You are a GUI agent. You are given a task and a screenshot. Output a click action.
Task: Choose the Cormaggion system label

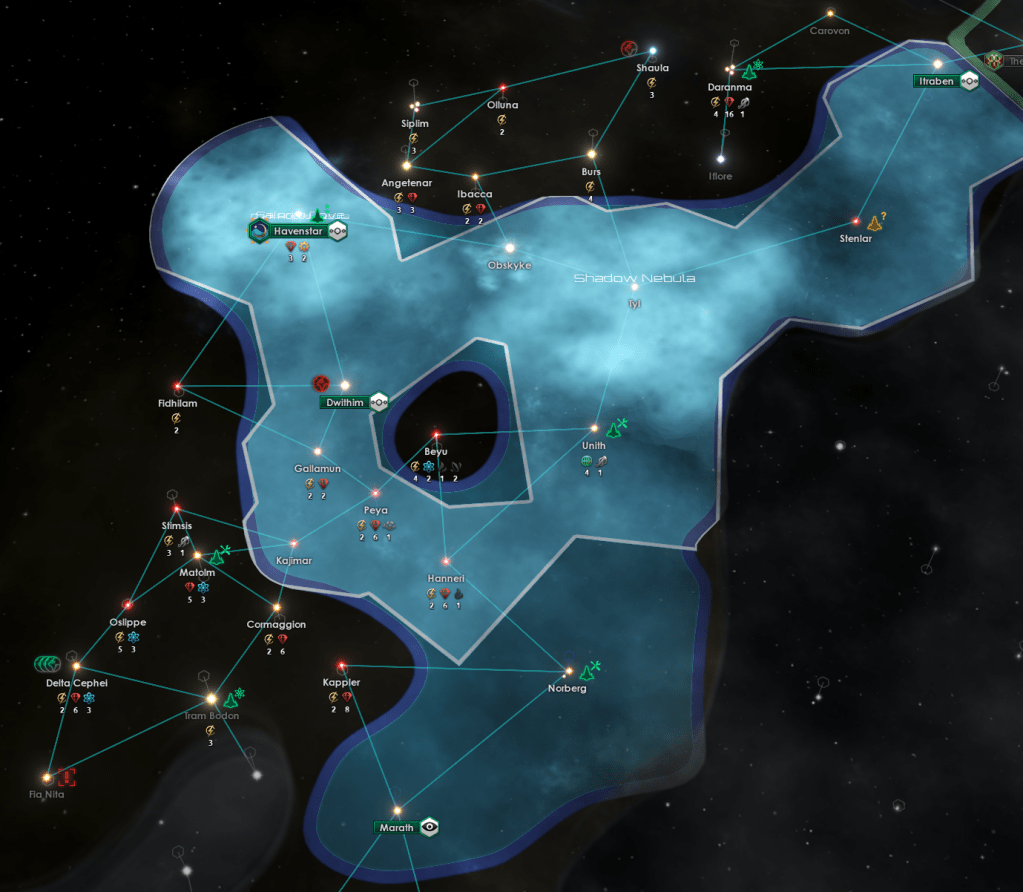(x=276, y=624)
